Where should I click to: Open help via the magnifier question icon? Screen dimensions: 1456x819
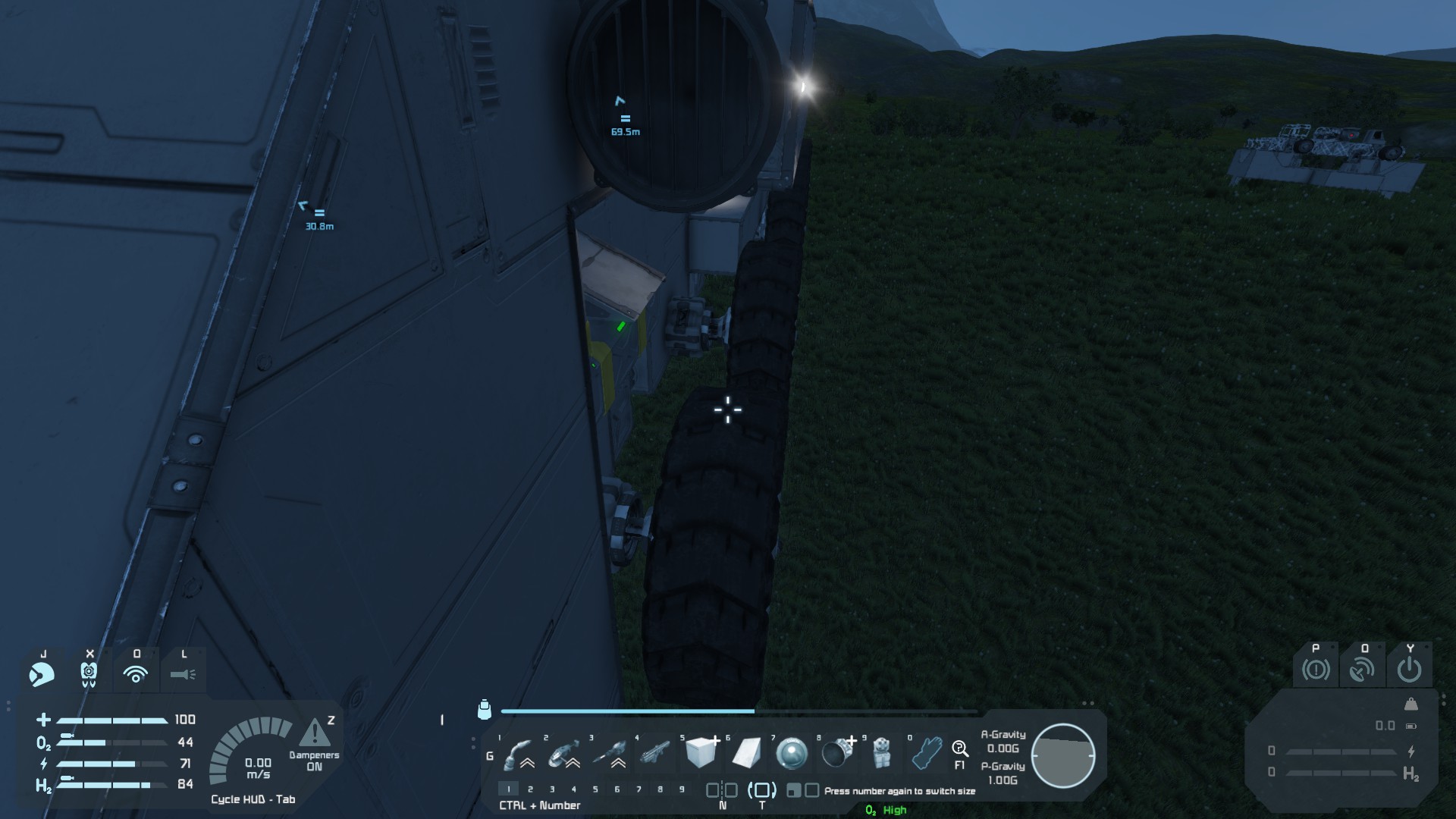(960, 750)
